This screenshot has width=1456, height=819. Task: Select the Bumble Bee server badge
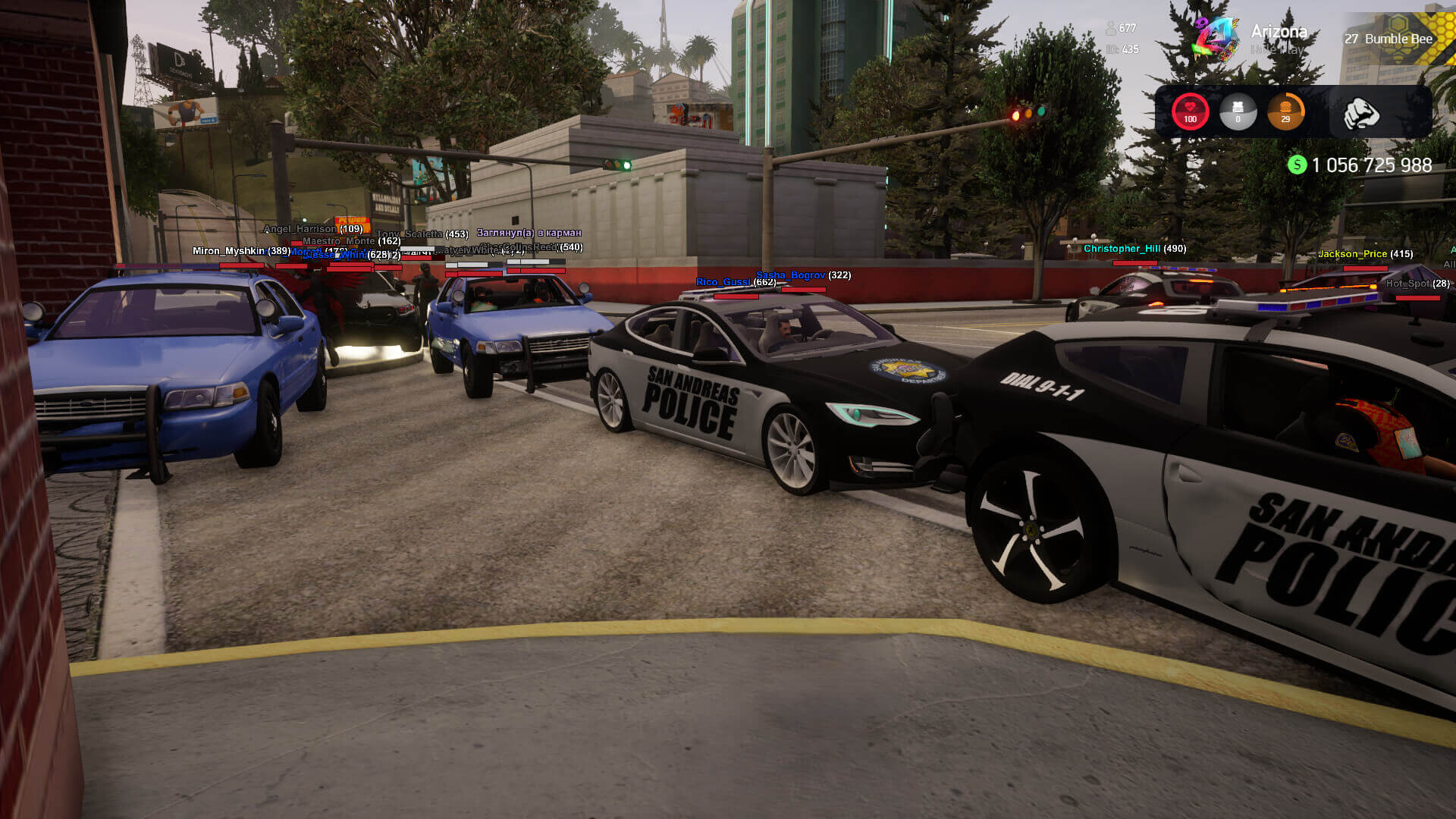point(1389,39)
